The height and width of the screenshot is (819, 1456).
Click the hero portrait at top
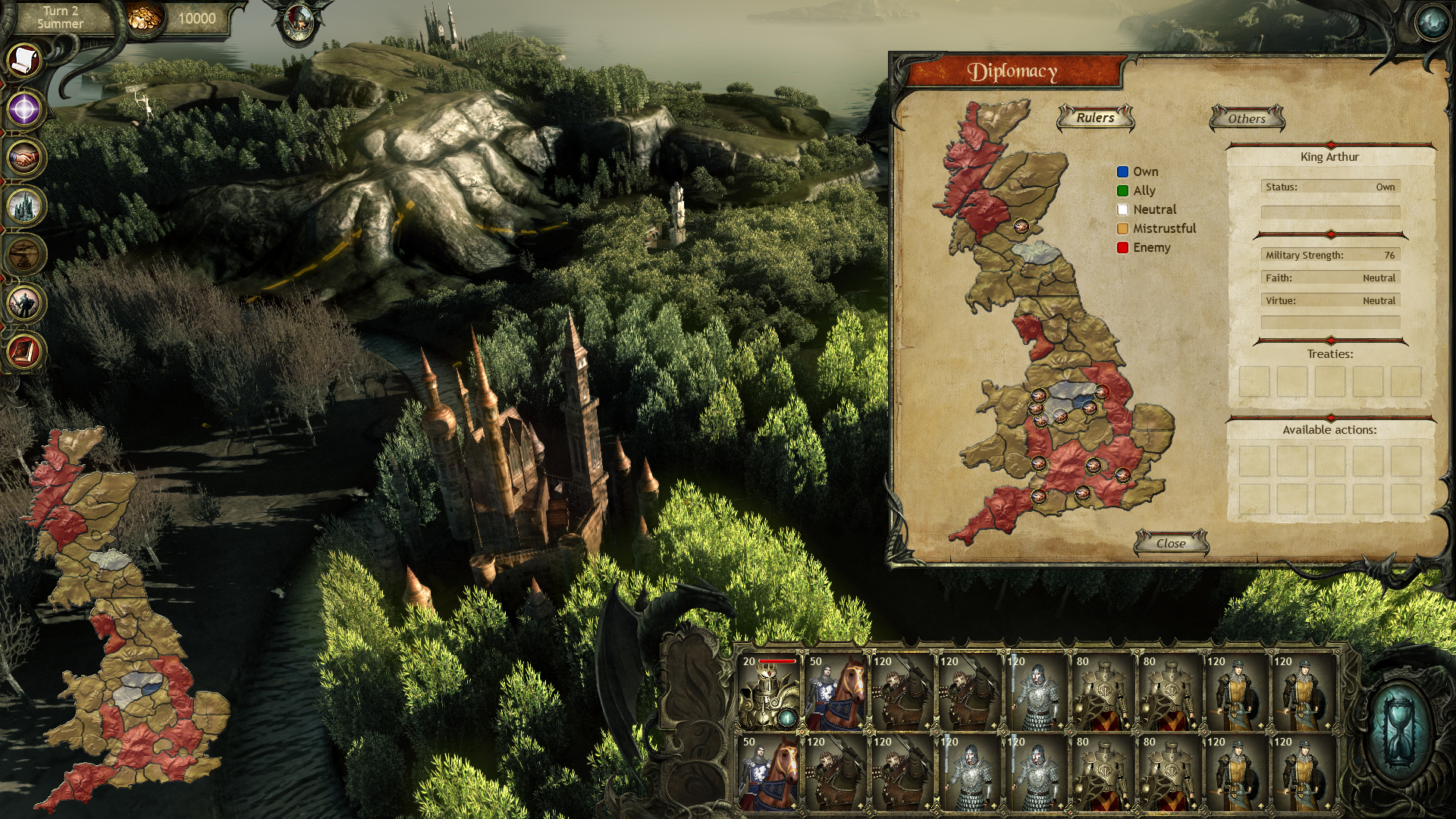pos(298,23)
